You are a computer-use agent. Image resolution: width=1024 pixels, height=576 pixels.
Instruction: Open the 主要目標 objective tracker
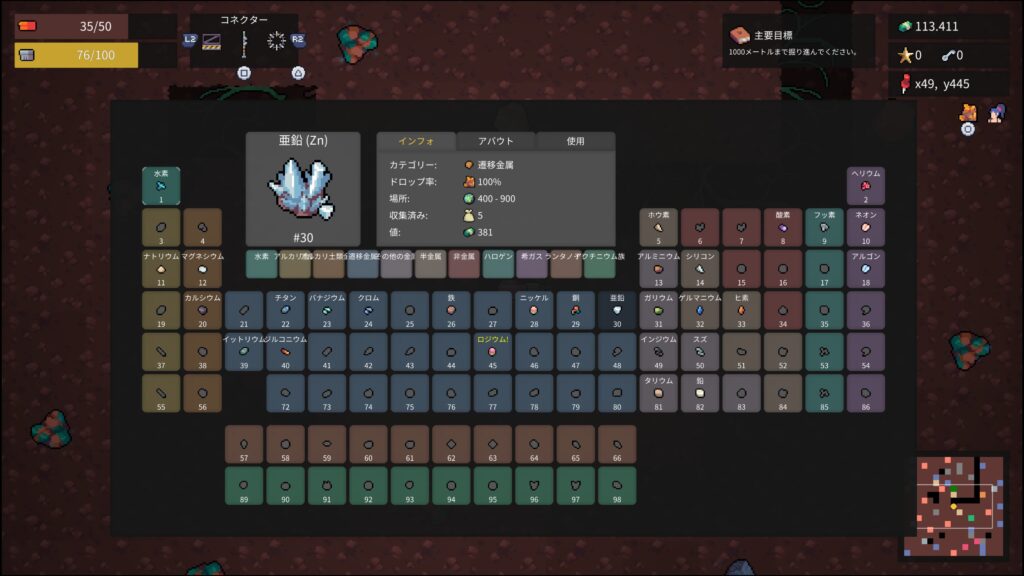(x=798, y=41)
